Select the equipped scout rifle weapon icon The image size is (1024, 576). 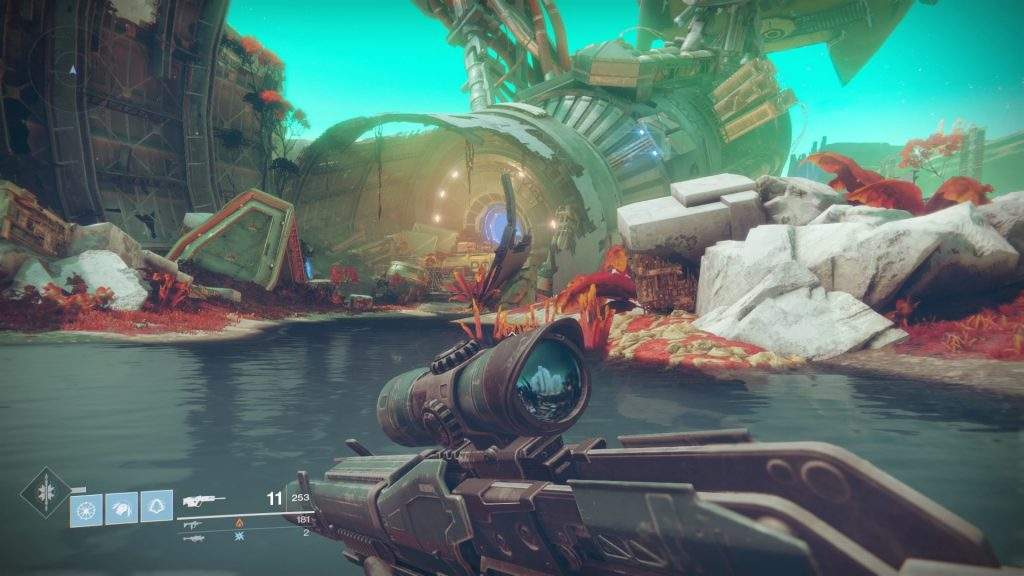coord(202,499)
